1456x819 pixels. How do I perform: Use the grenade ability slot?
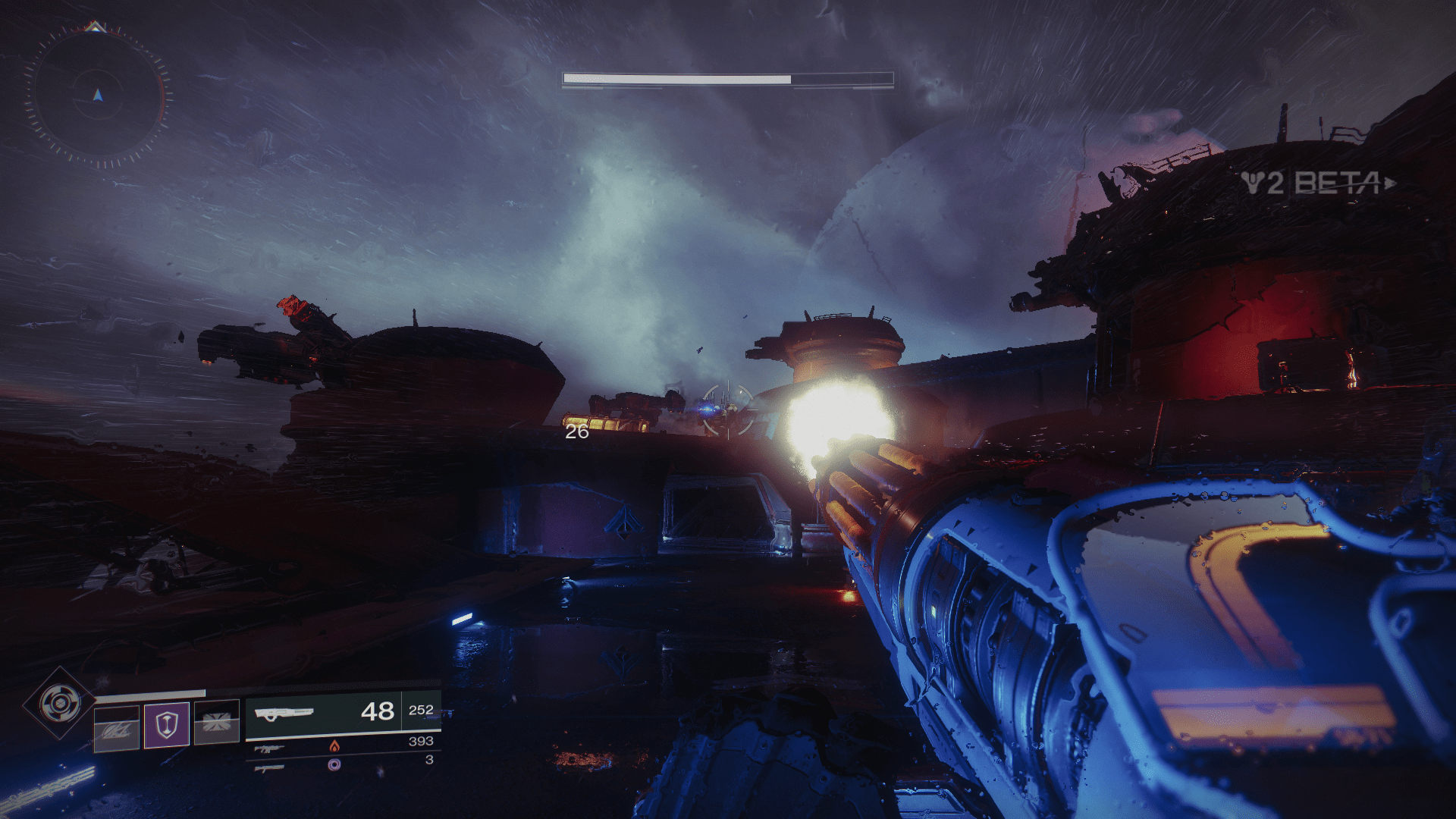pyautogui.click(x=117, y=728)
